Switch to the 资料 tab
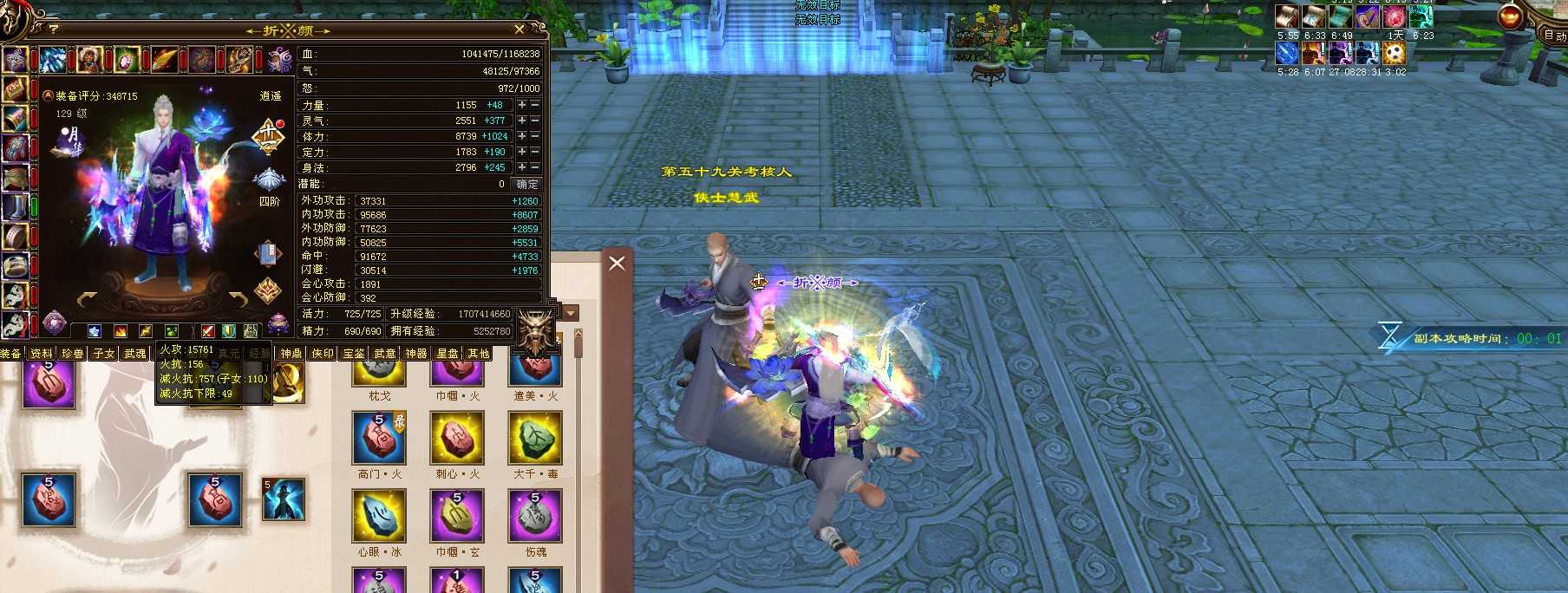This screenshot has height=593, width=1568. (41, 354)
